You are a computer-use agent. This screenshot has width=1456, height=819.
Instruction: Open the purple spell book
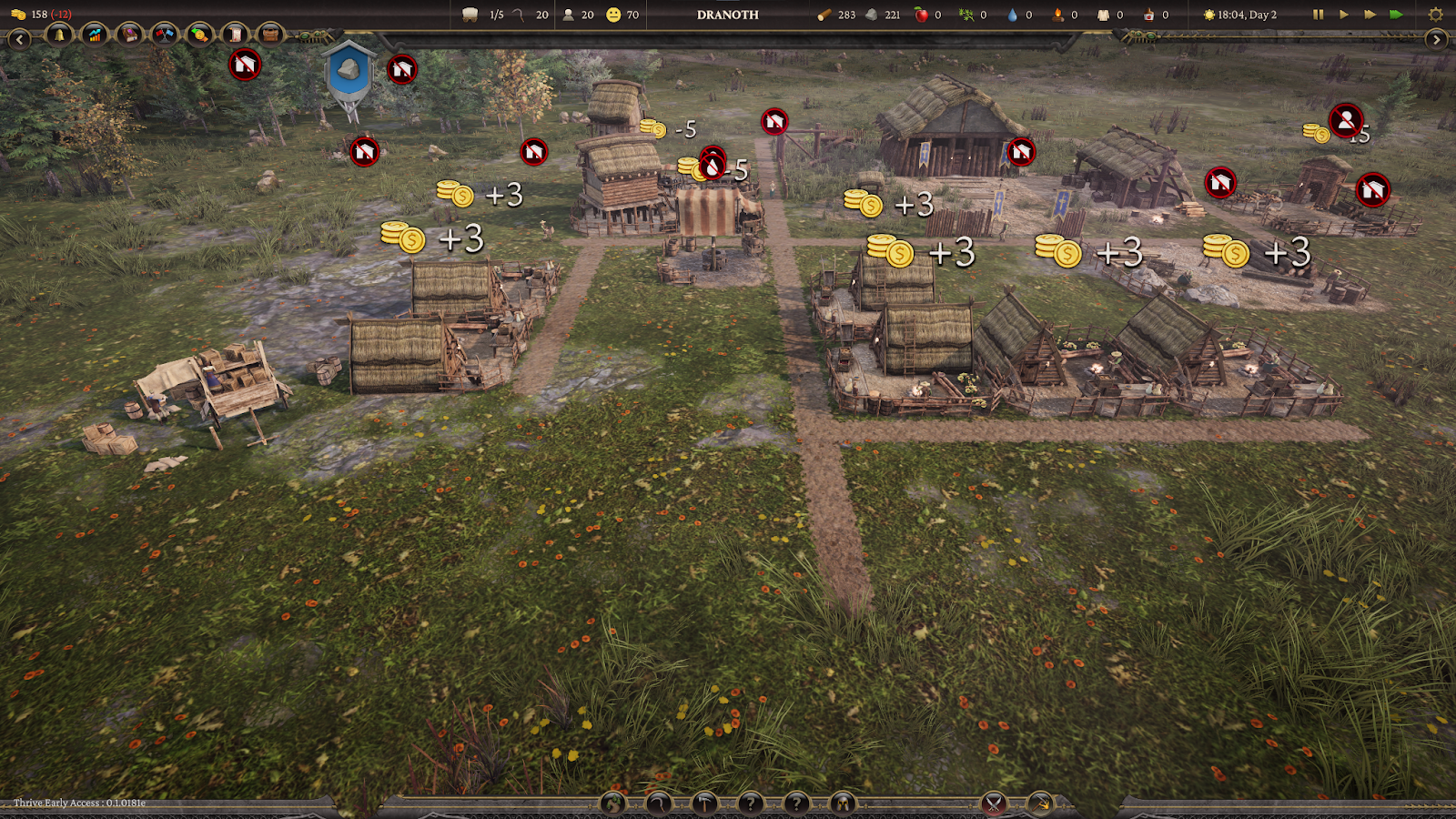(130, 35)
